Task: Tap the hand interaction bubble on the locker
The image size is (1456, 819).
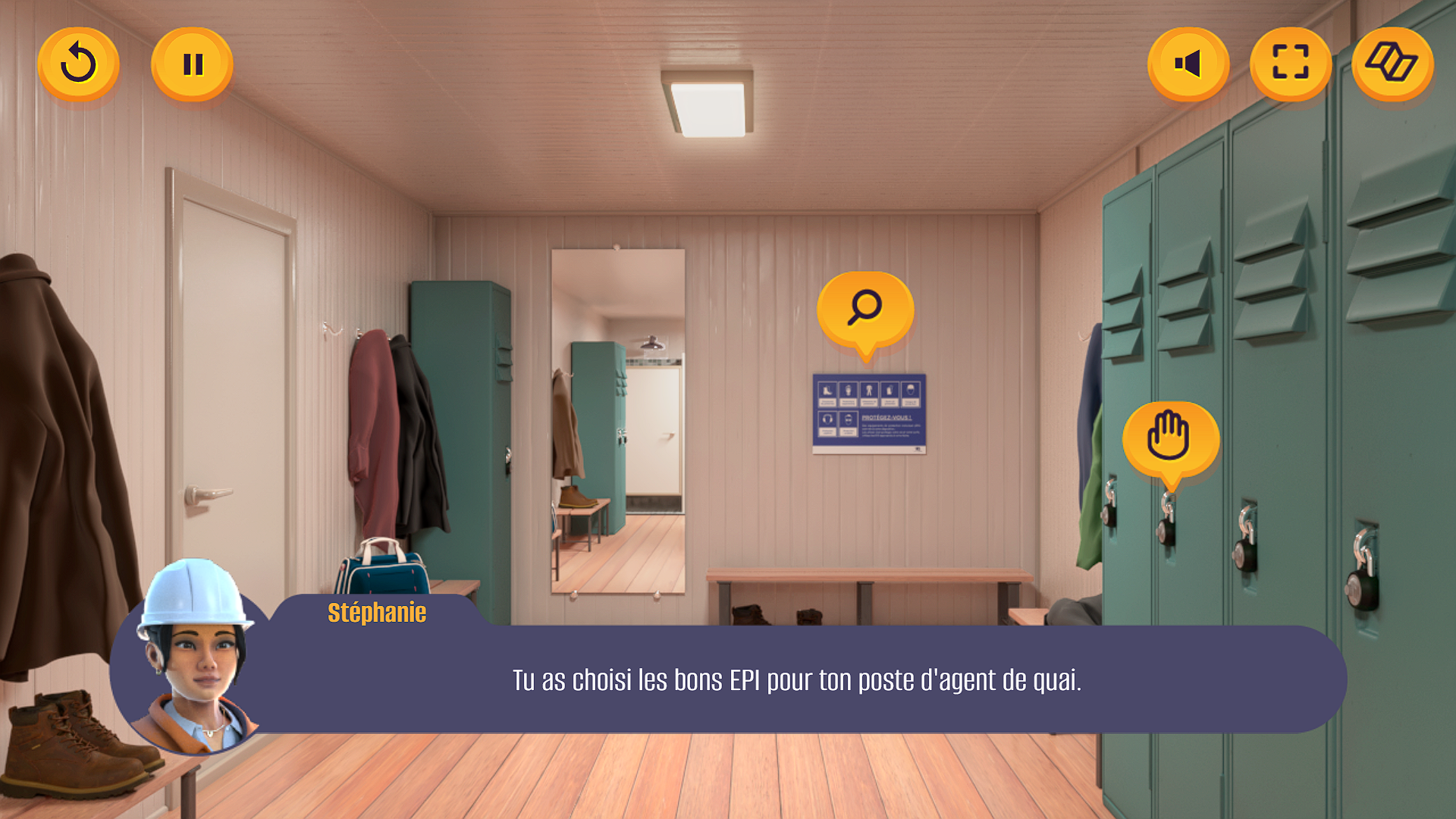Action: pyautogui.click(x=1170, y=438)
